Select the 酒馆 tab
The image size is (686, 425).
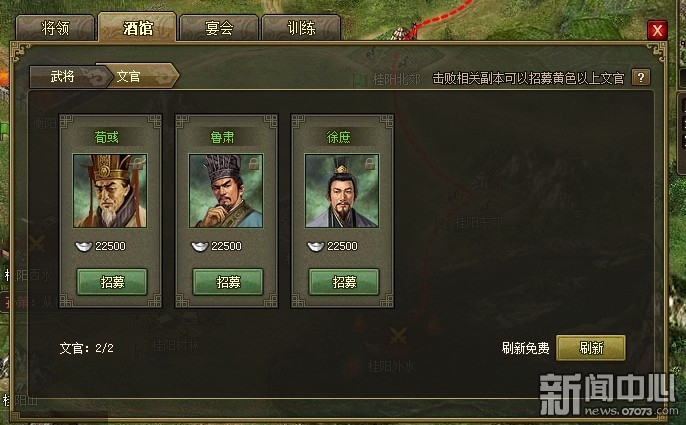coord(137,28)
